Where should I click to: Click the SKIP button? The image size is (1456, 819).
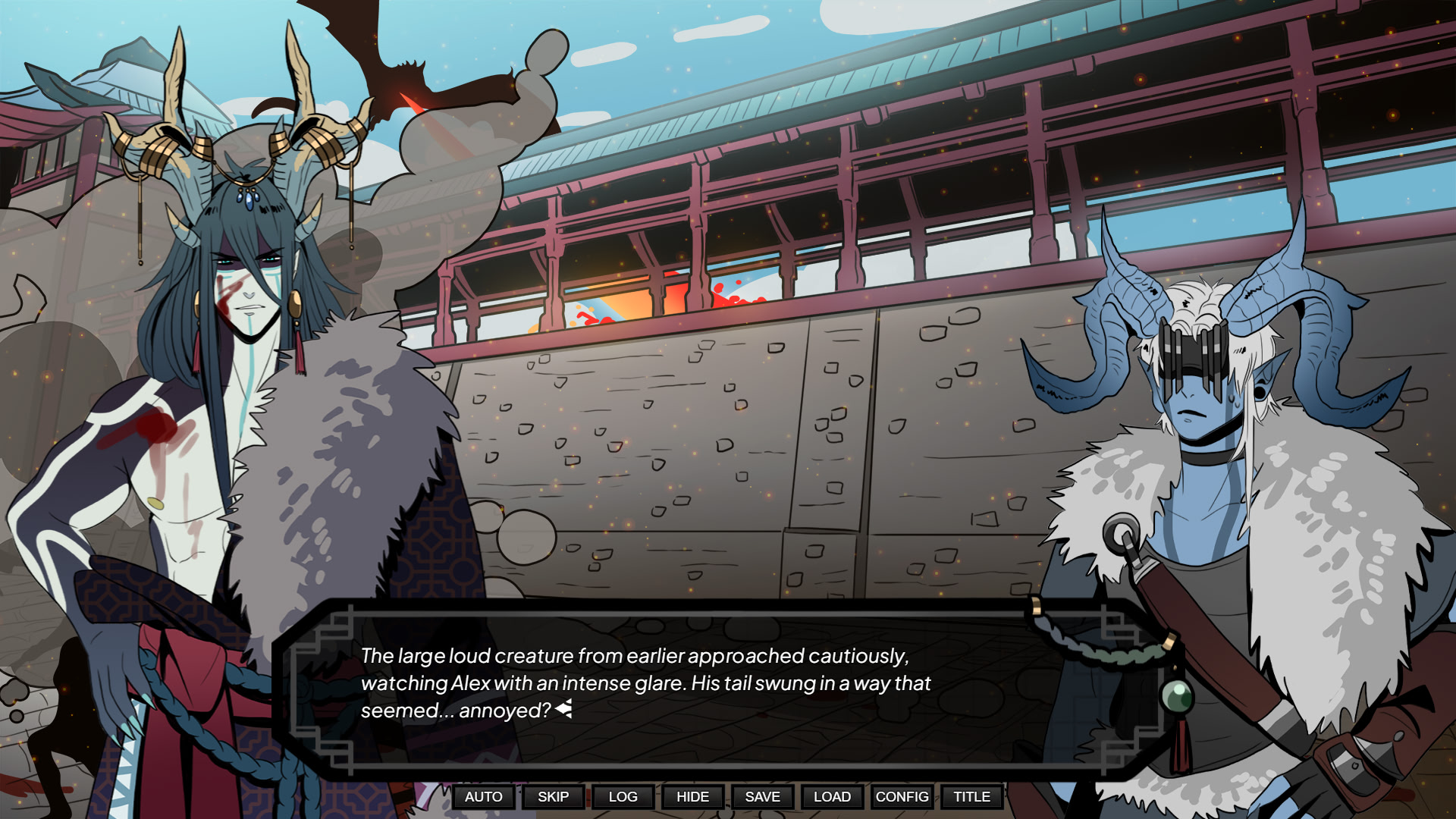coord(553,796)
